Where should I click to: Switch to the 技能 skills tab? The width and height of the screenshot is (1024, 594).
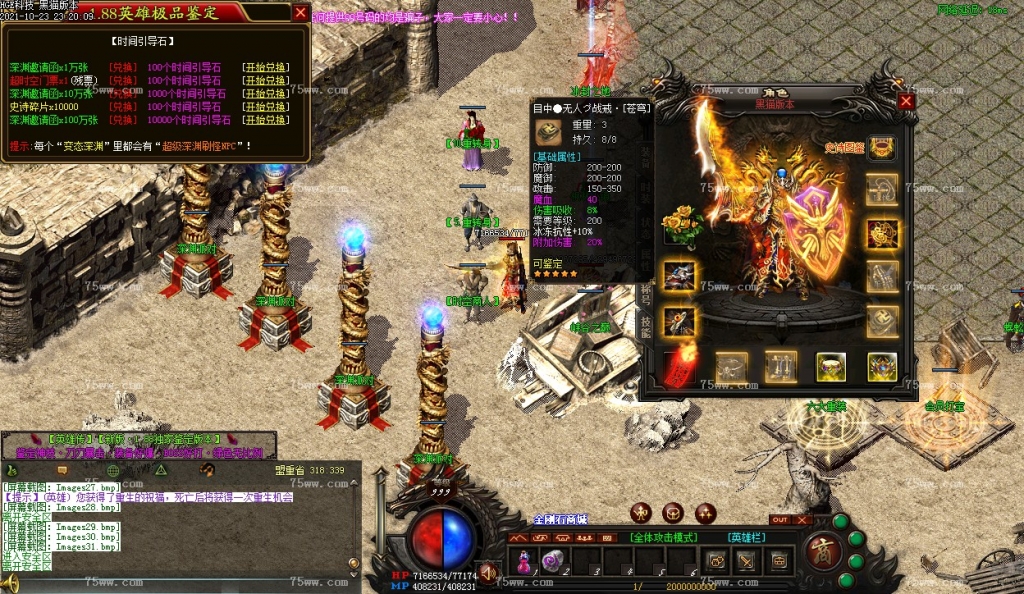[645, 326]
